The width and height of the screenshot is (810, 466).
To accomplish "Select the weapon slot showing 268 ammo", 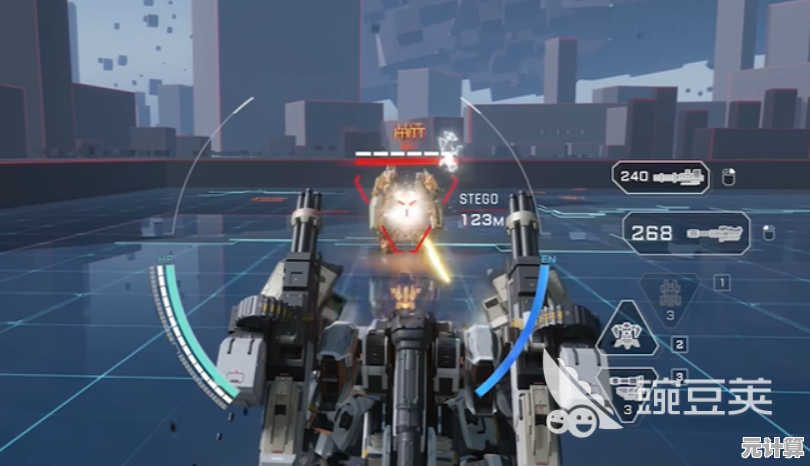I will click(685, 233).
